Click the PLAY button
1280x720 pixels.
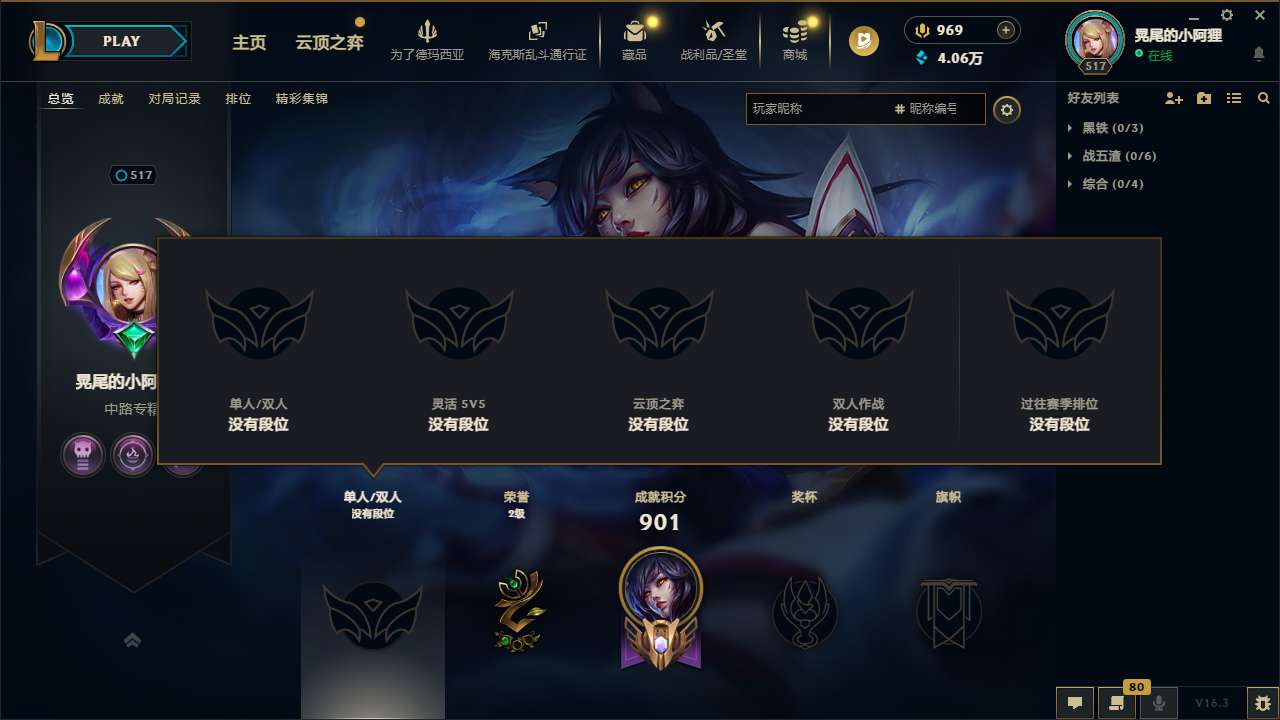(119, 41)
